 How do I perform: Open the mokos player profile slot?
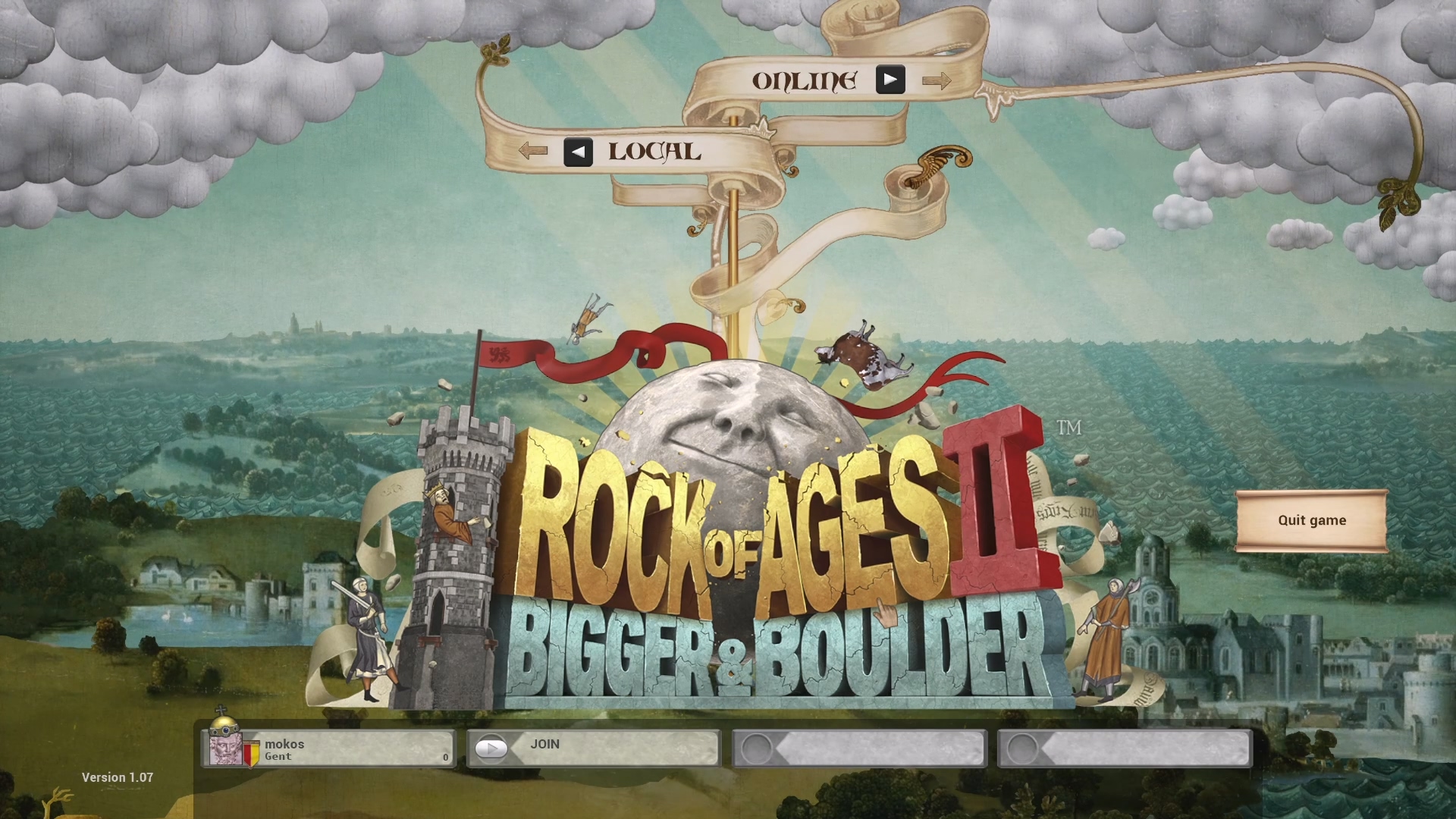coord(329,749)
